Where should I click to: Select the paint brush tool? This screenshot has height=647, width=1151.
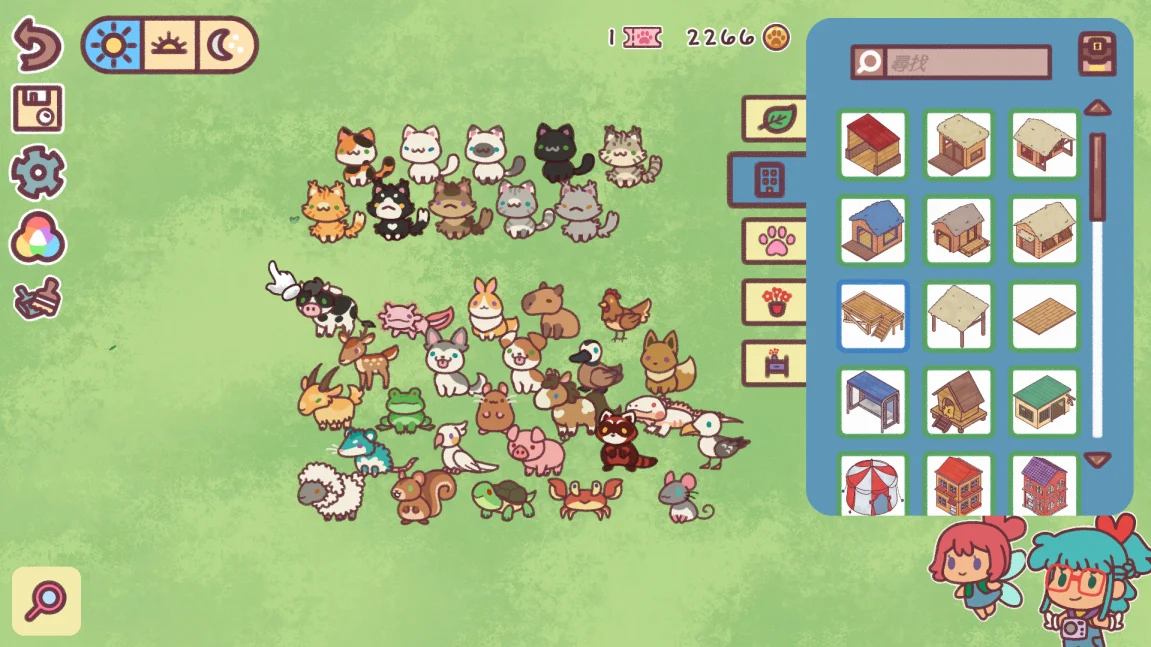[37, 298]
